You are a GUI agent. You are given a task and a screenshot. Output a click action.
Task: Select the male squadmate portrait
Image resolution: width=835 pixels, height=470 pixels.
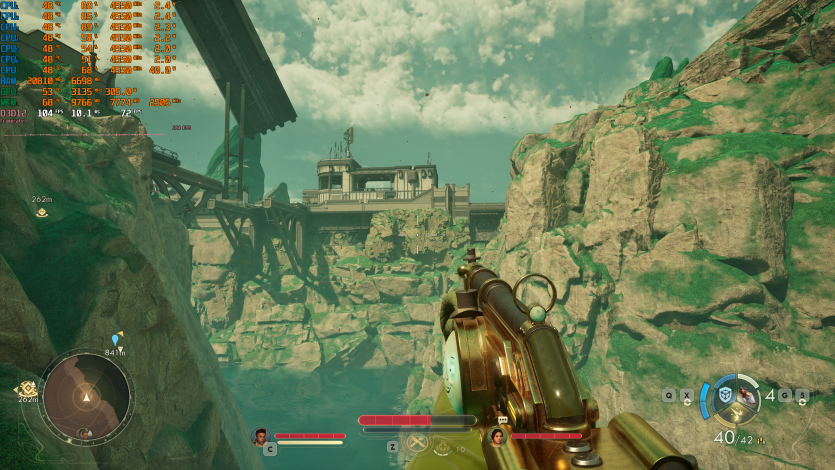261,436
